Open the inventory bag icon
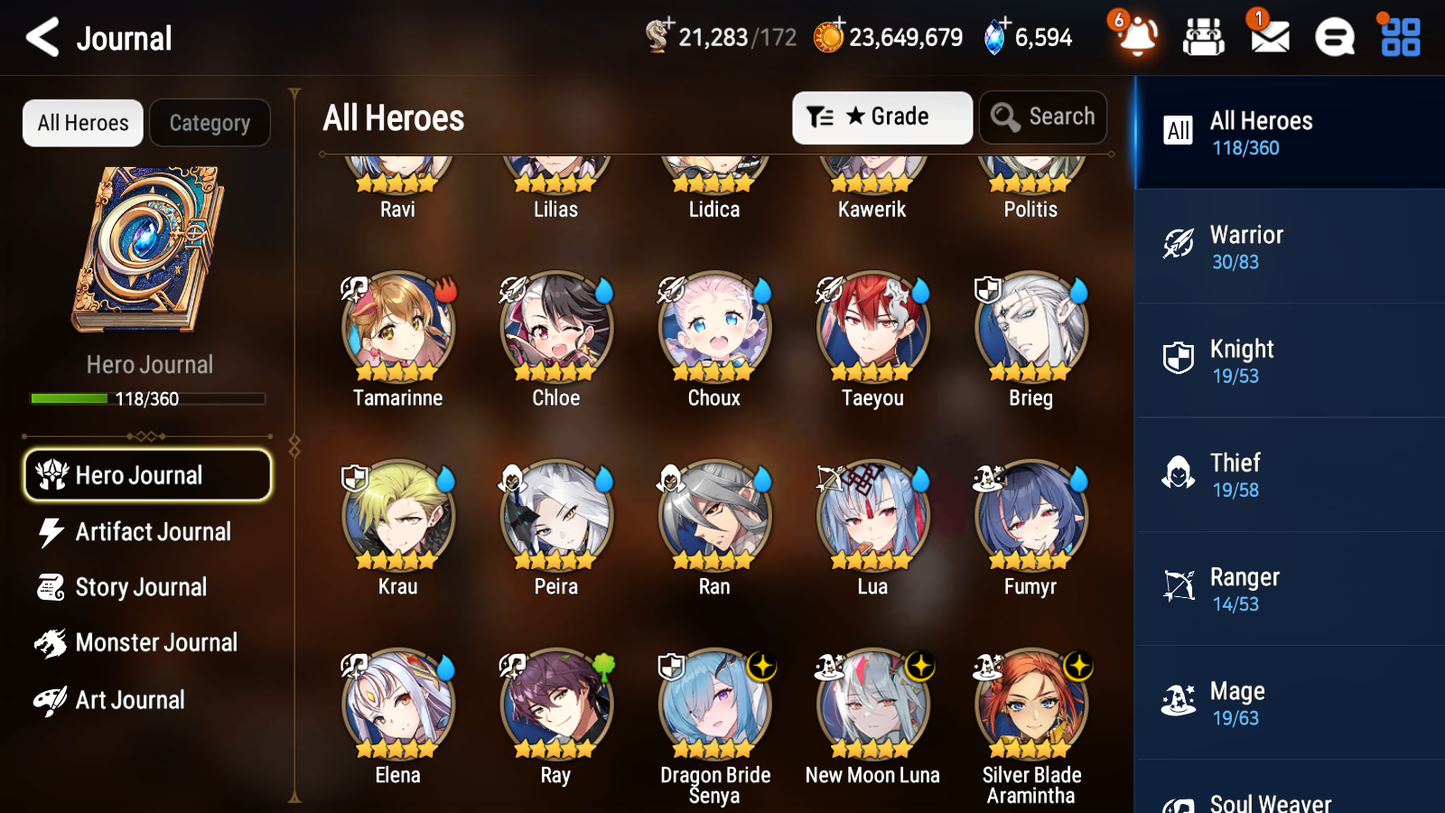The height and width of the screenshot is (813, 1445). pos(1203,36)
